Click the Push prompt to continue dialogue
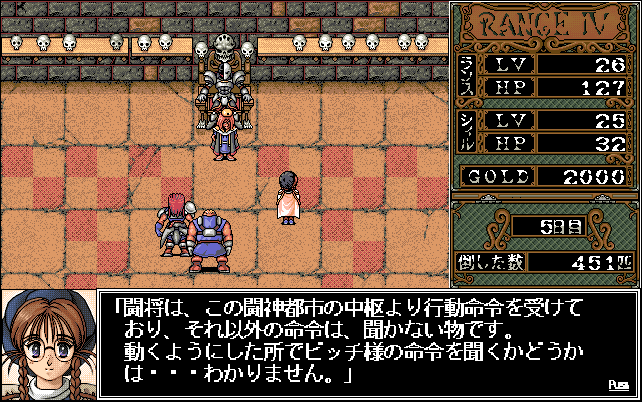 click(618, 384)
